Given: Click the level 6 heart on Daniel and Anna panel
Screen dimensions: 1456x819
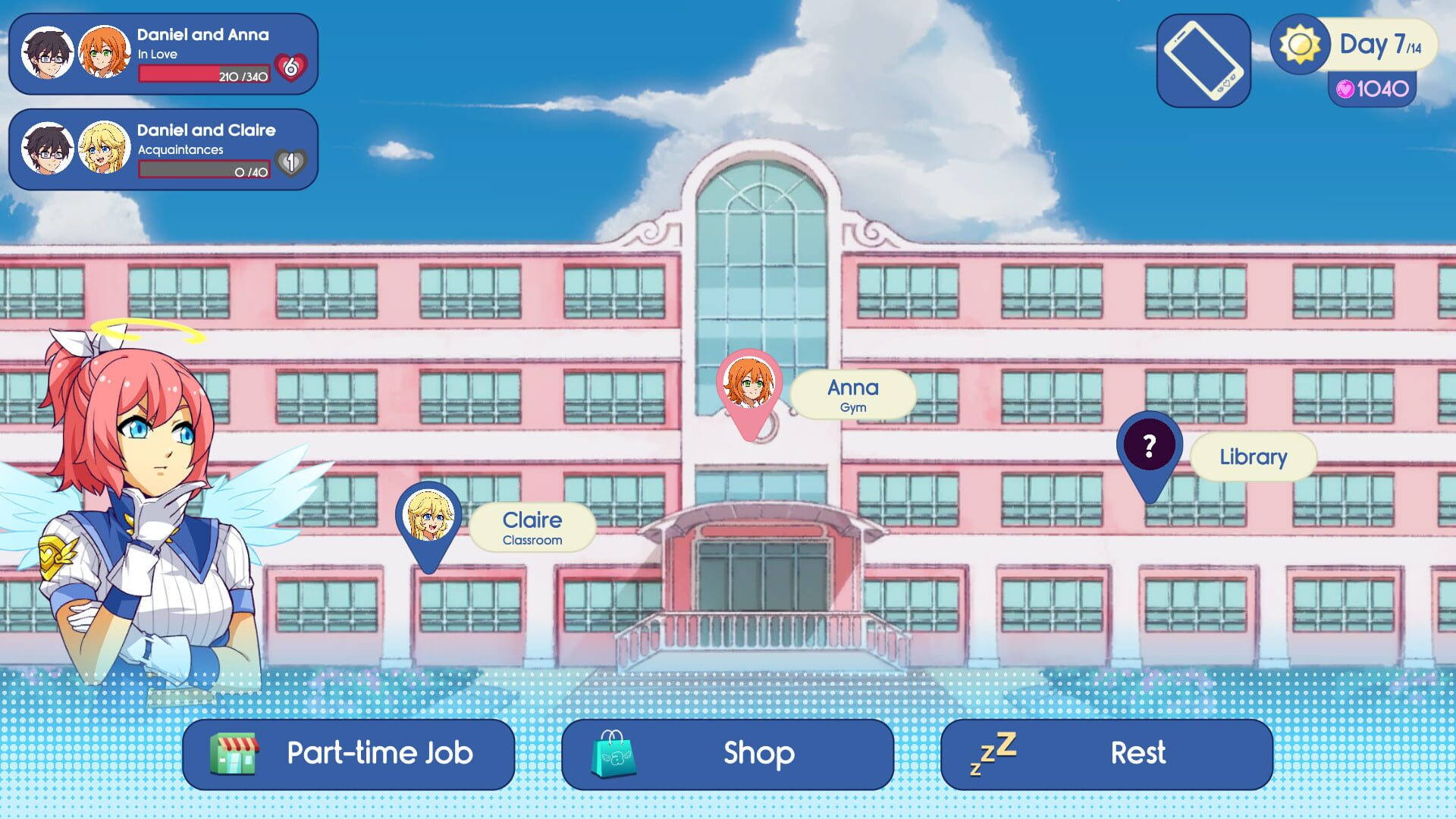Looking at the screenshot, I should [x=292, y=67].
